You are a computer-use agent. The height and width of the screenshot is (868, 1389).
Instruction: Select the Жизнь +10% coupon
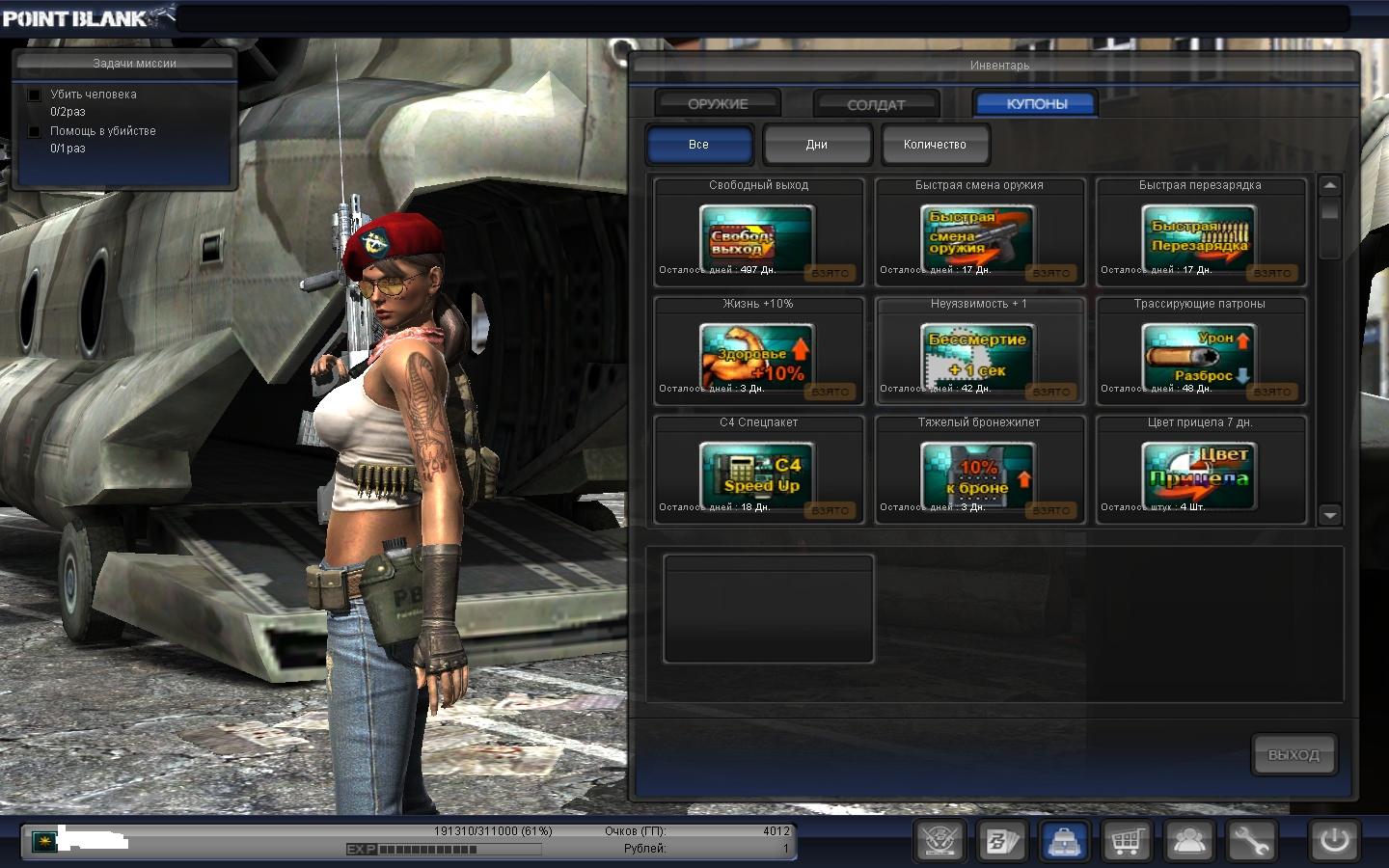(x=757, y=354)
